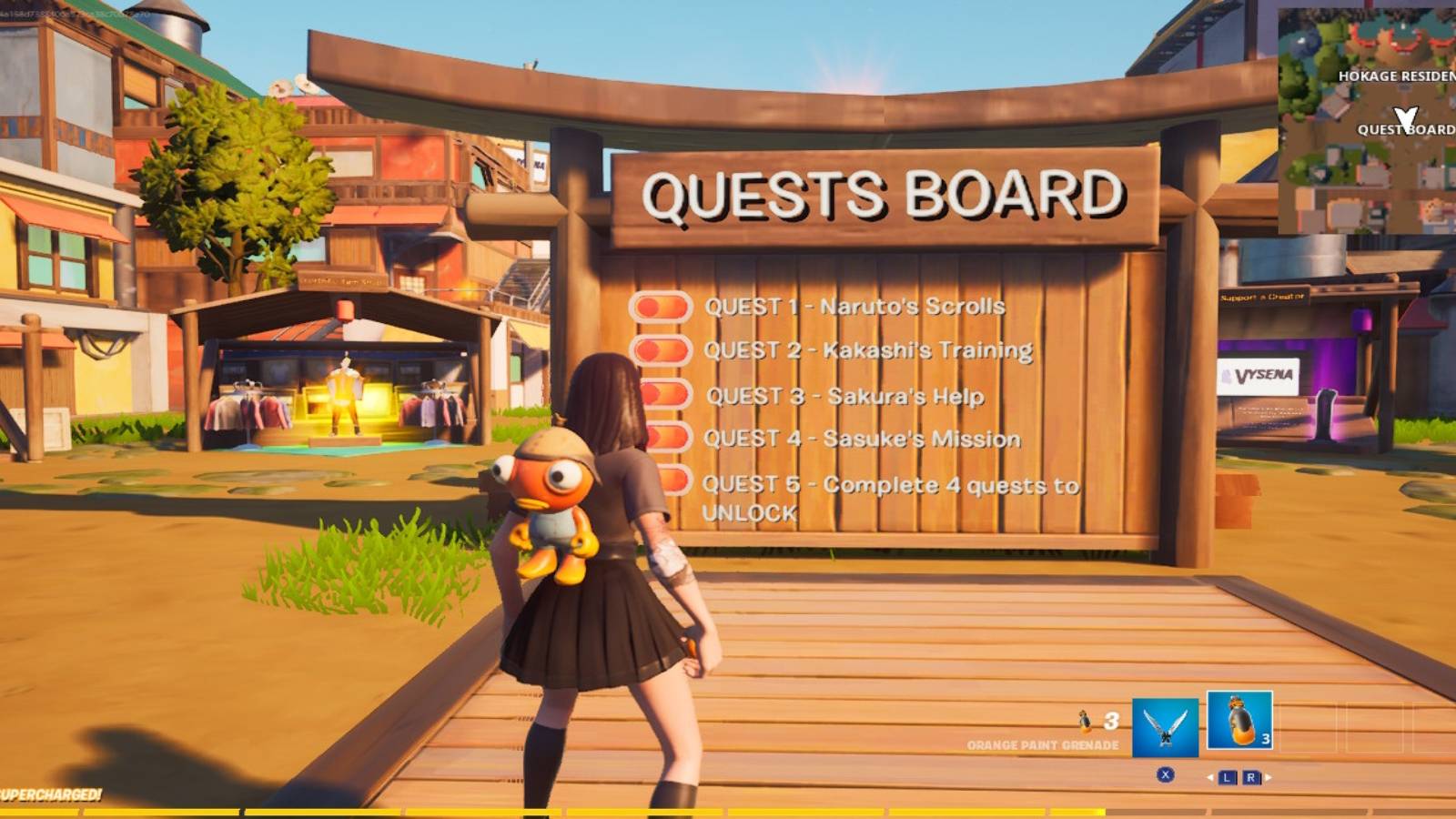Select the QUEST 1 - Naruto's Scrolls entry
The width and height of the screenshot is (1456, 819).
click(855, 308)
